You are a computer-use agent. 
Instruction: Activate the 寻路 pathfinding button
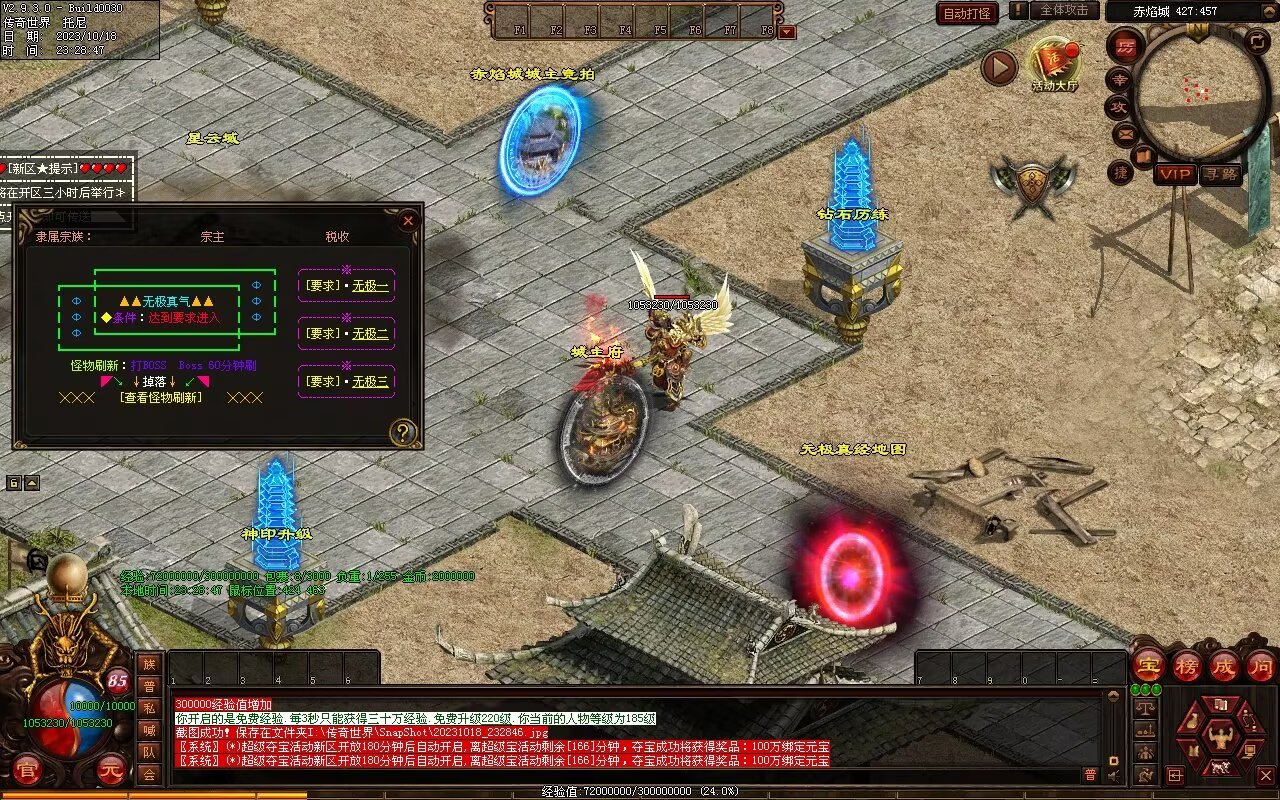point(1220,174)
